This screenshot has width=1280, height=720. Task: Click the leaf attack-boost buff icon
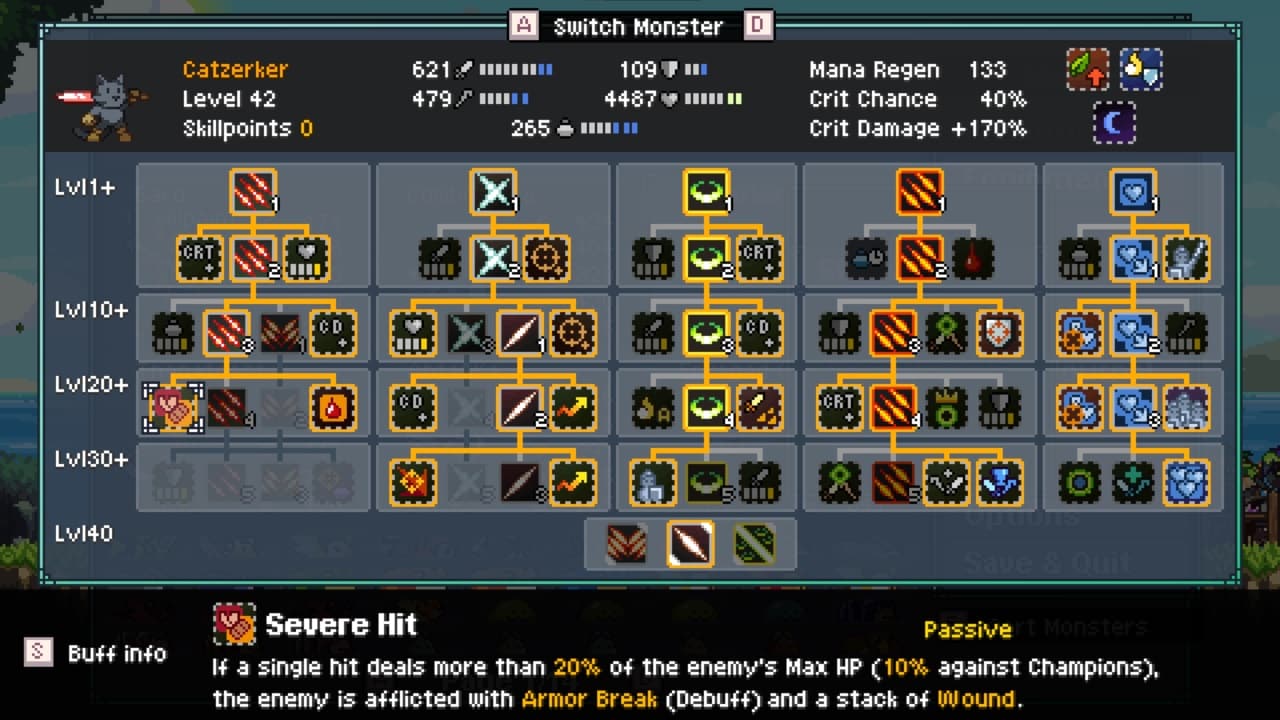click(x=1087, y=70)
